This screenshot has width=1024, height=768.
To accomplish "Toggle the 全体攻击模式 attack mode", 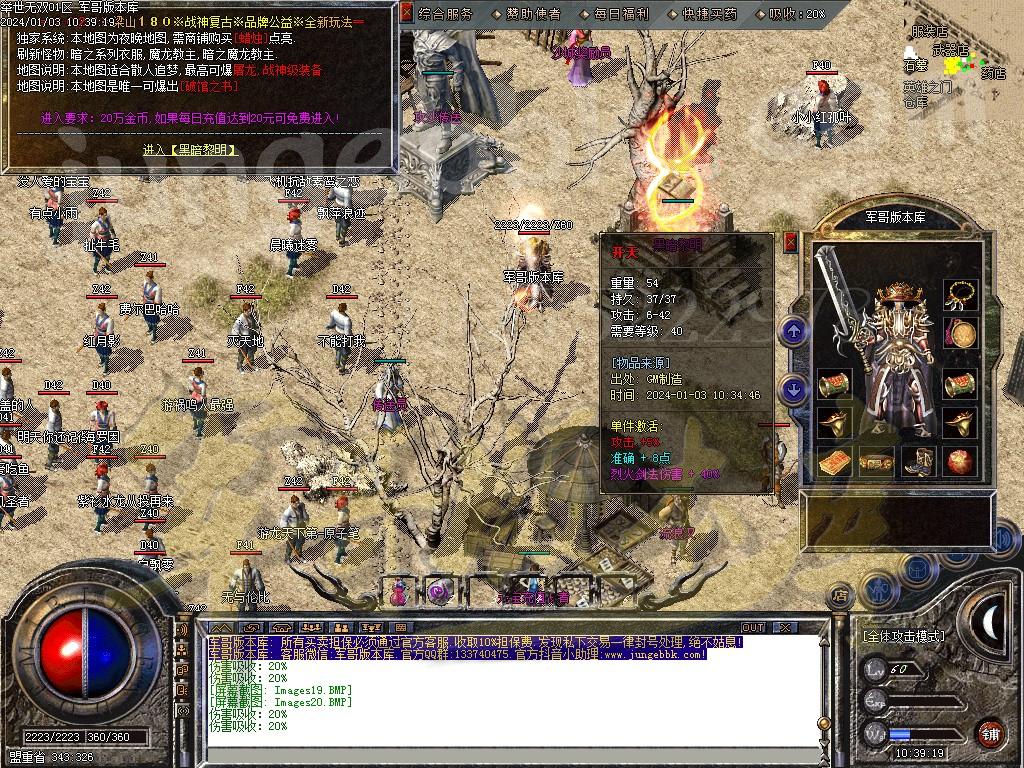I will click(x=903, y=636).
